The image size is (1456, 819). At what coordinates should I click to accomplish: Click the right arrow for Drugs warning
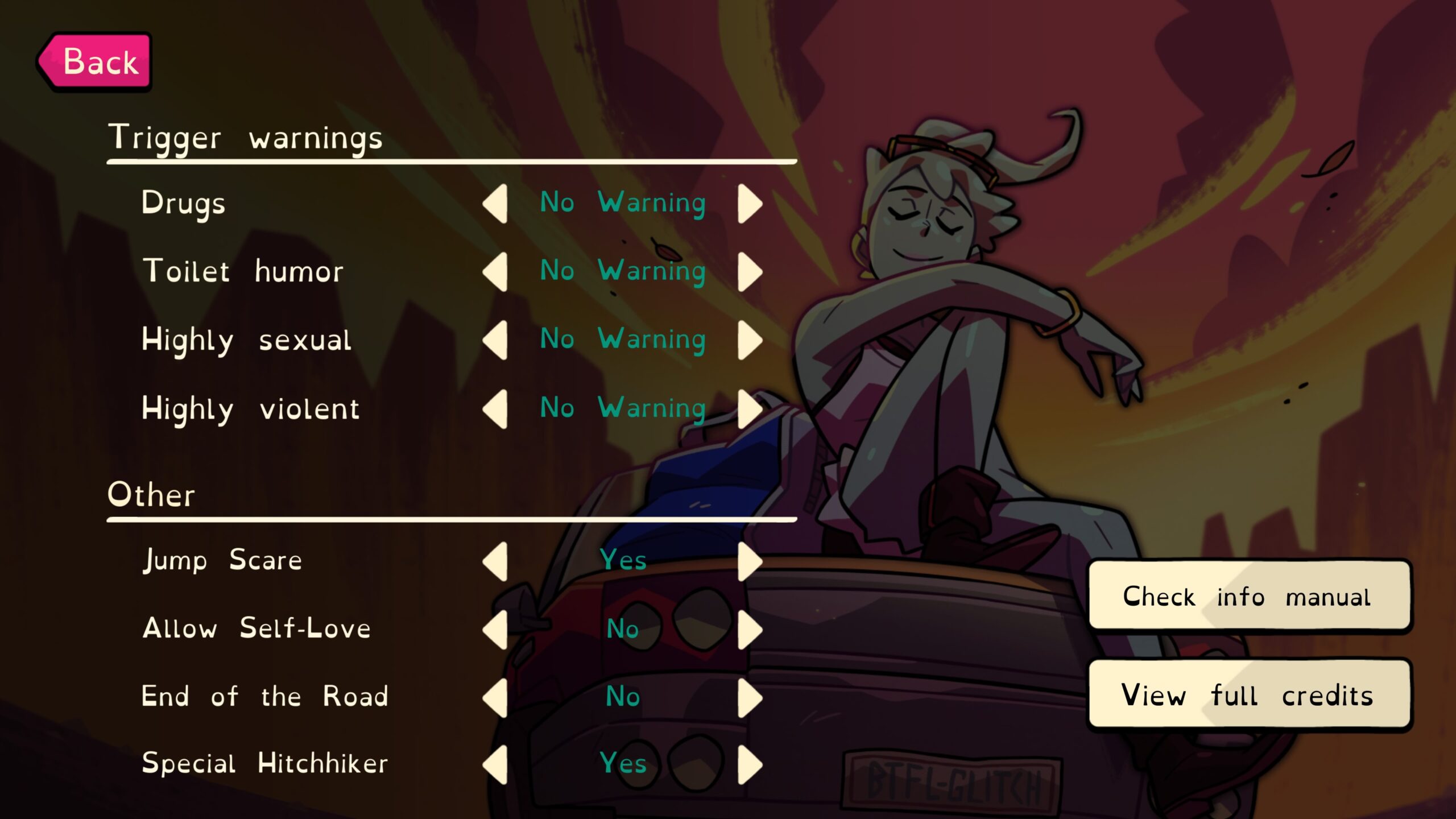click(x=750, y=205)
